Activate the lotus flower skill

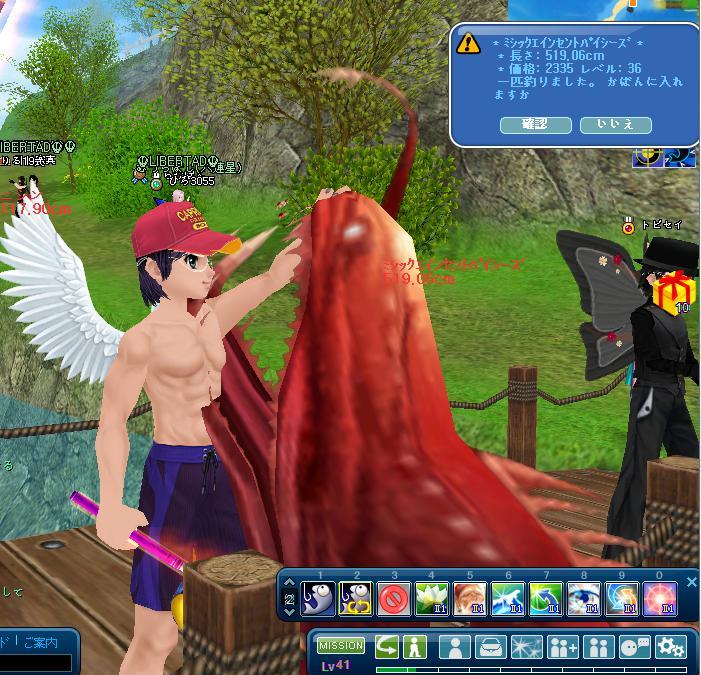coord(432,598)
